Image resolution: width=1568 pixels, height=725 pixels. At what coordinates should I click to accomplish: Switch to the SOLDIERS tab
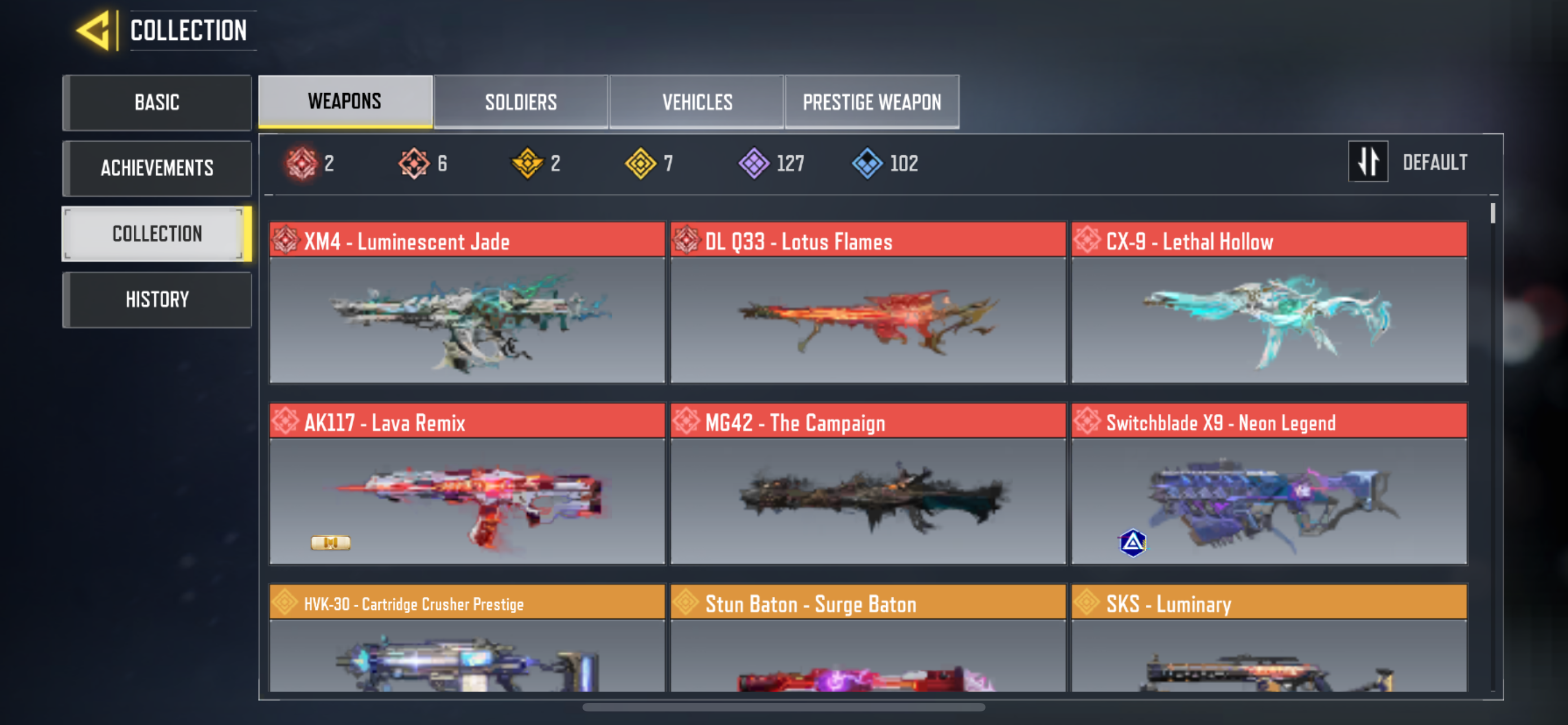[520, 102]
